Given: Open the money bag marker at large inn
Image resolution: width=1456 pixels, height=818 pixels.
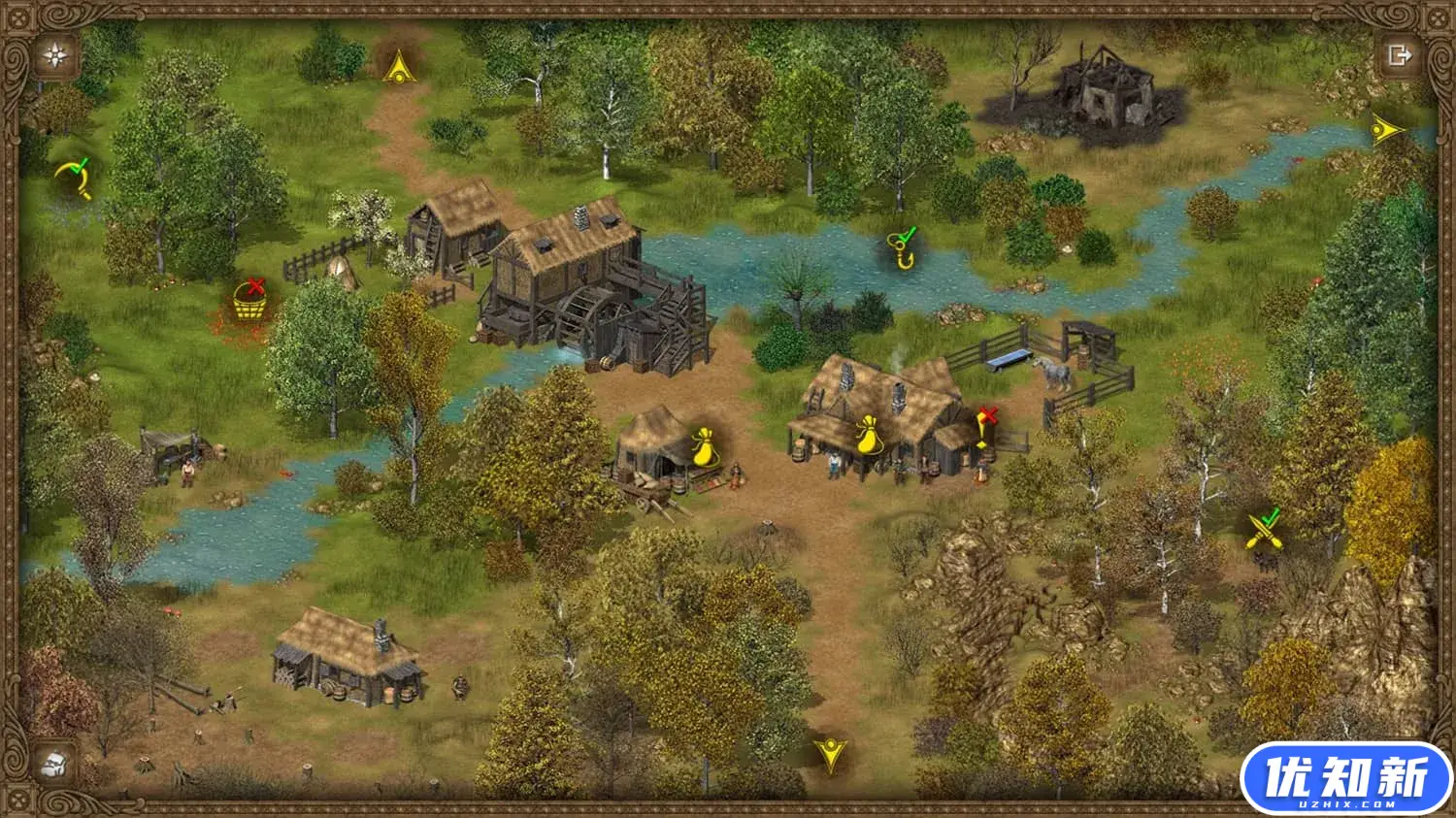Looking at the screenshot, I should coord(868,434).
